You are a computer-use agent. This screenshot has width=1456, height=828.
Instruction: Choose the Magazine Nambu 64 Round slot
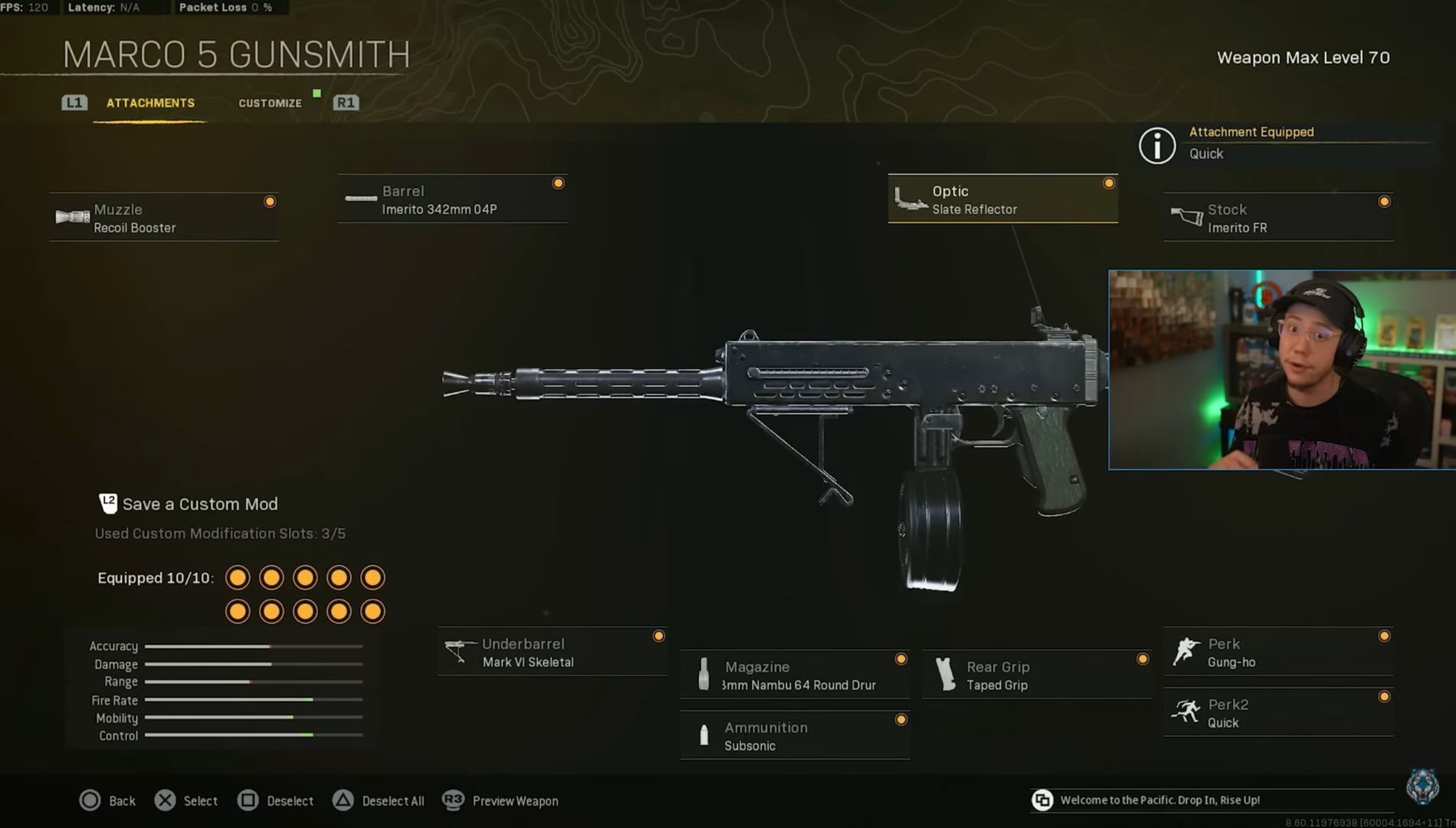click(x=795, y=675)
